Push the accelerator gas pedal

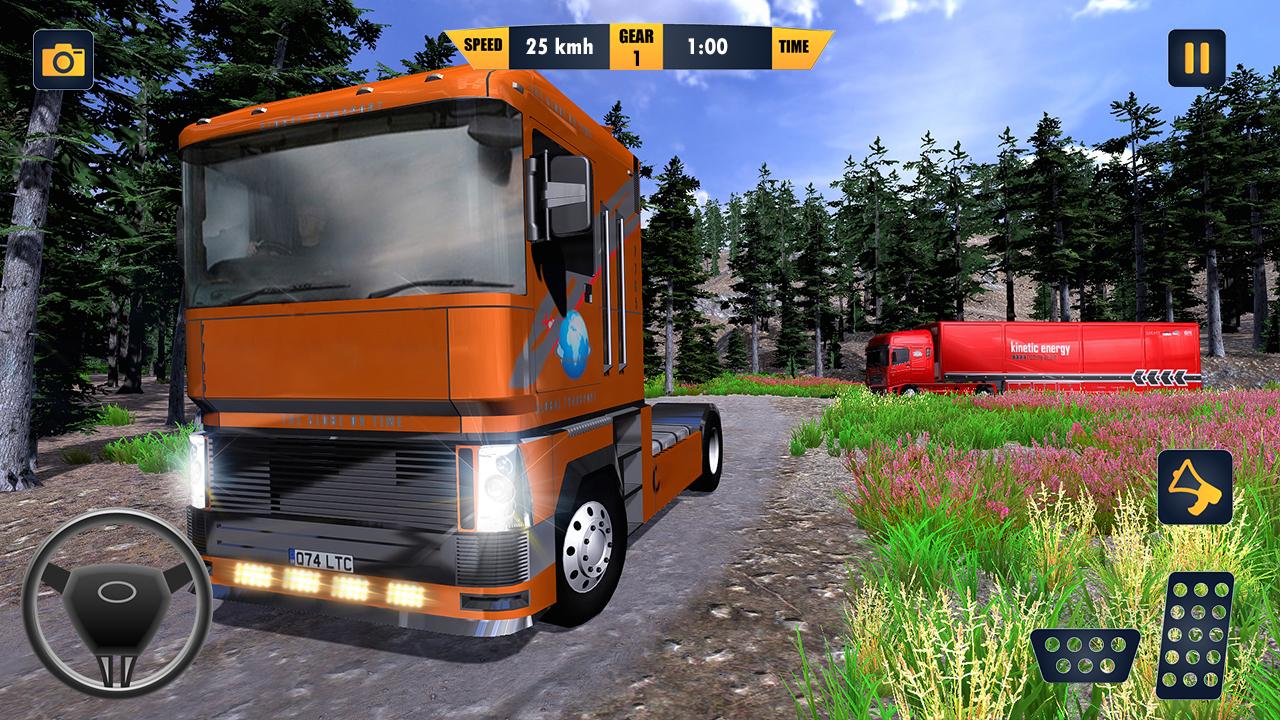[x=1195, y=634]
